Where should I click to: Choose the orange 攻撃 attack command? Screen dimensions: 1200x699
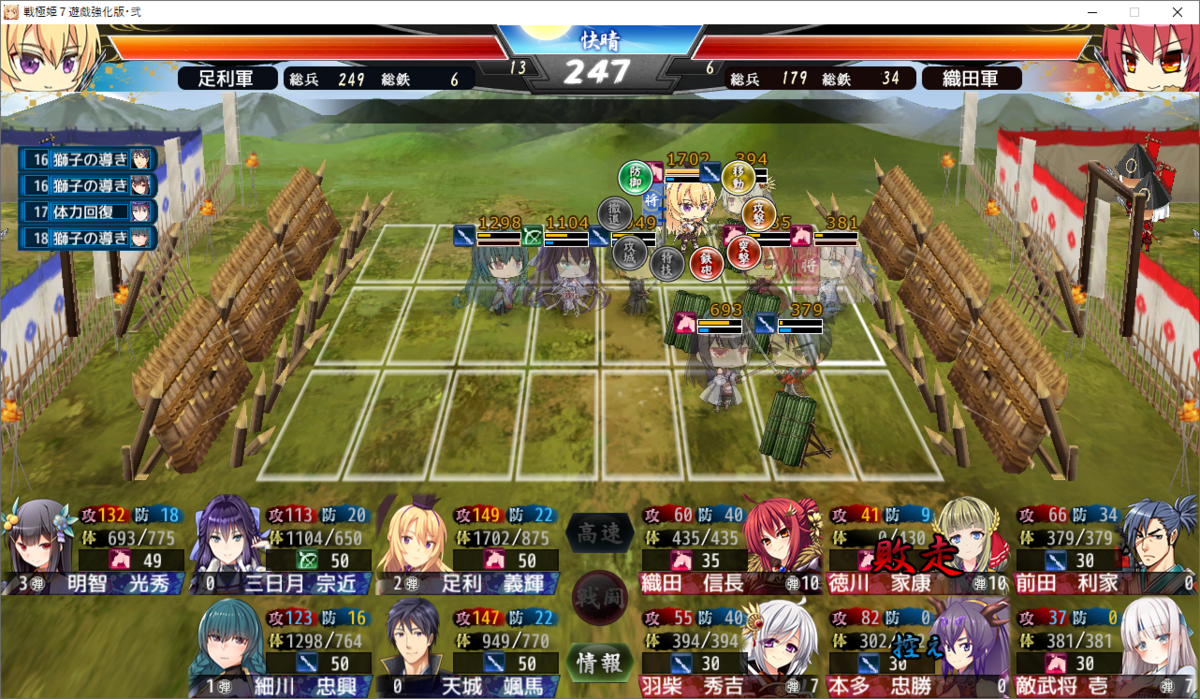coord(759,212)
